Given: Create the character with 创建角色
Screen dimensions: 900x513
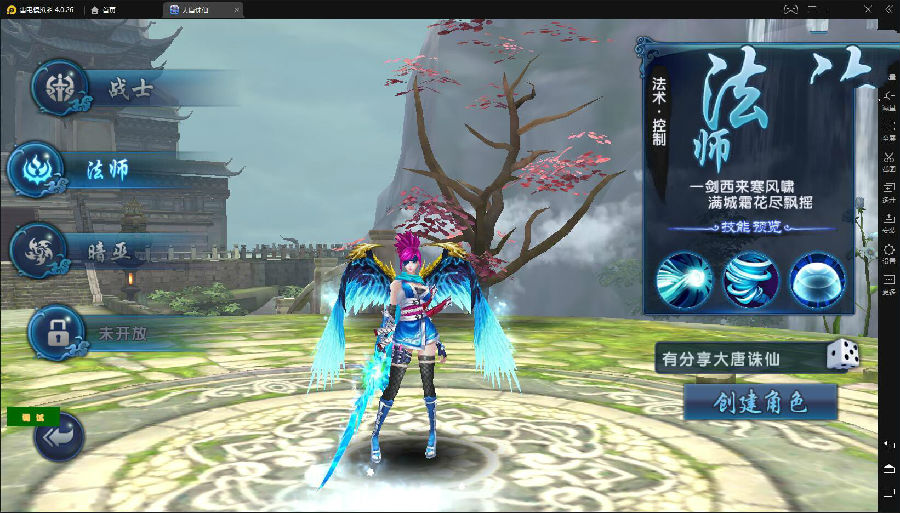Looking at the screenshot, I should coord(760,402).
